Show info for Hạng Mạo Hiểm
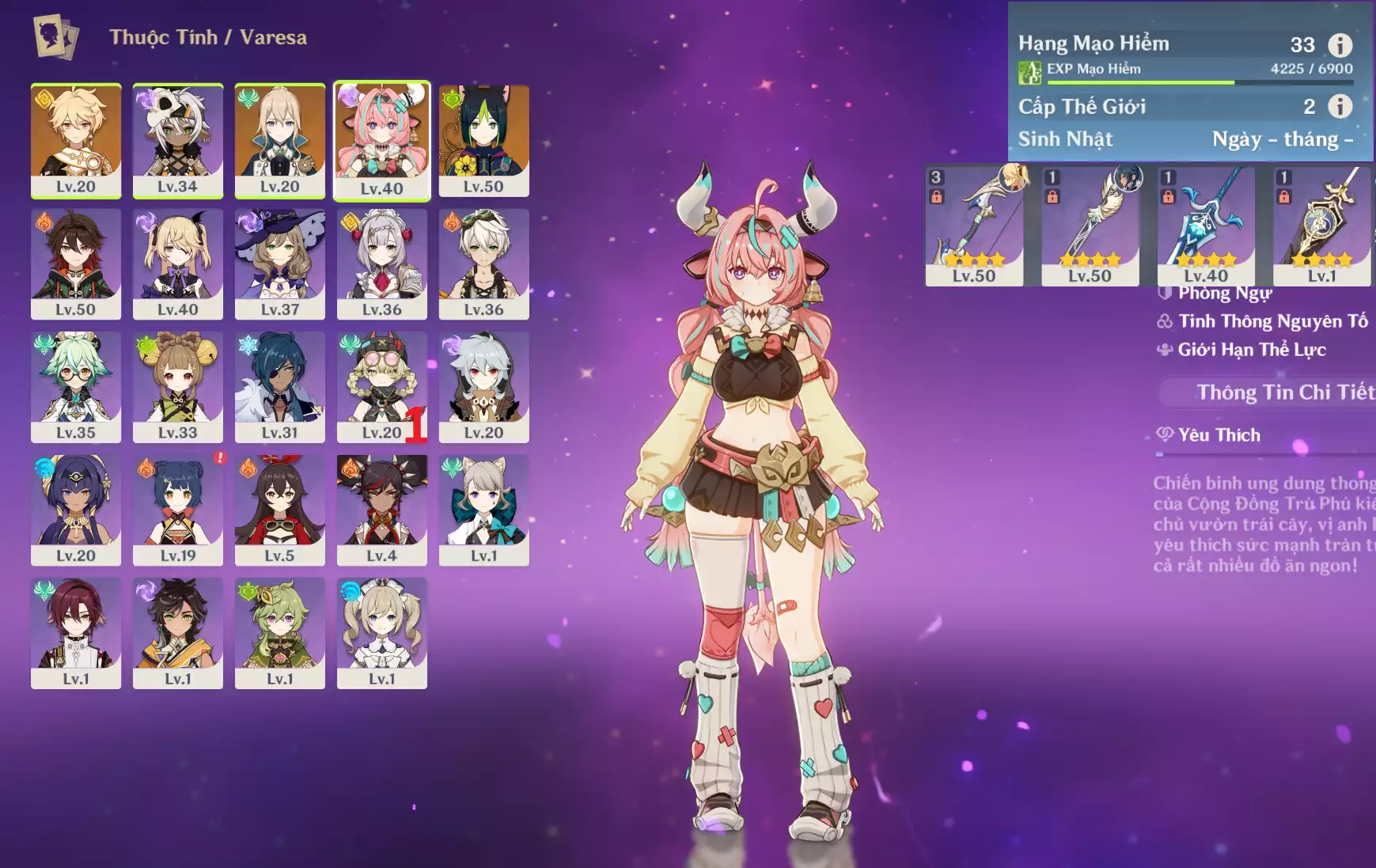This screenshot has height=868, width=1376. pyautogui.click(x=1340, y=45)
